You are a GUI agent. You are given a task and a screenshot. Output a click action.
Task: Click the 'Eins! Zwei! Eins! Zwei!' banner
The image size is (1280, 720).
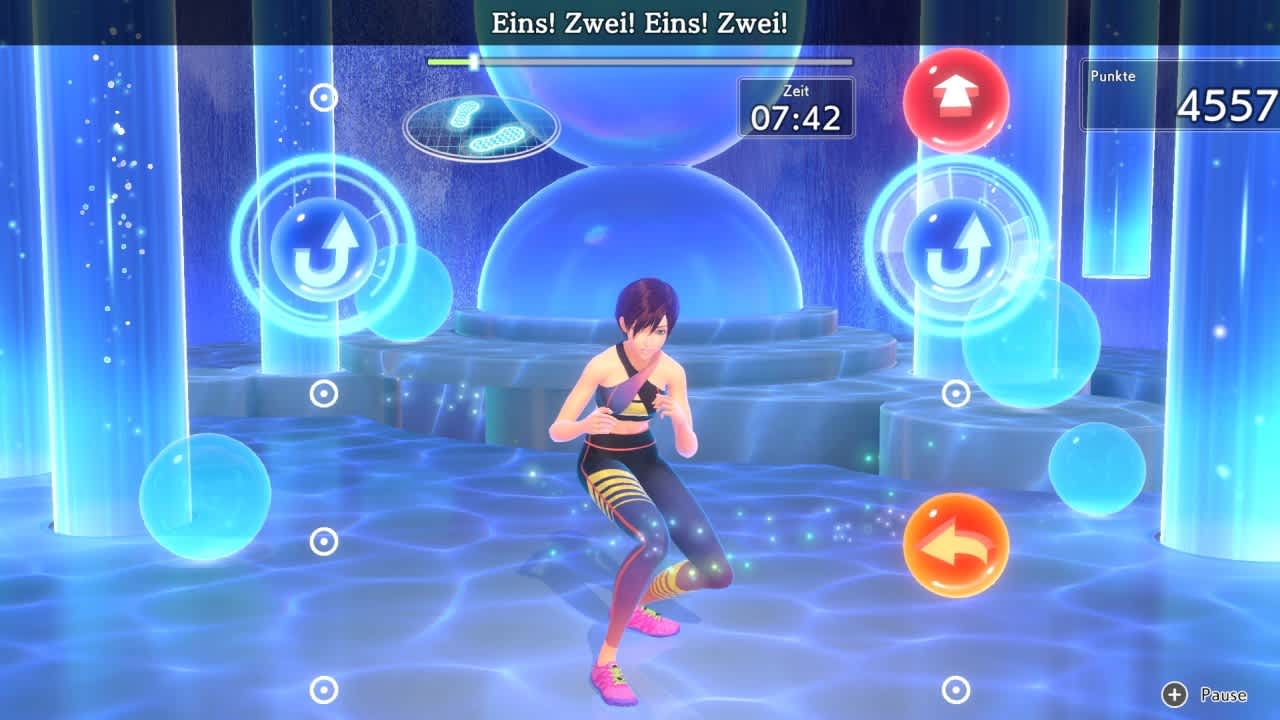pos(640,20)
